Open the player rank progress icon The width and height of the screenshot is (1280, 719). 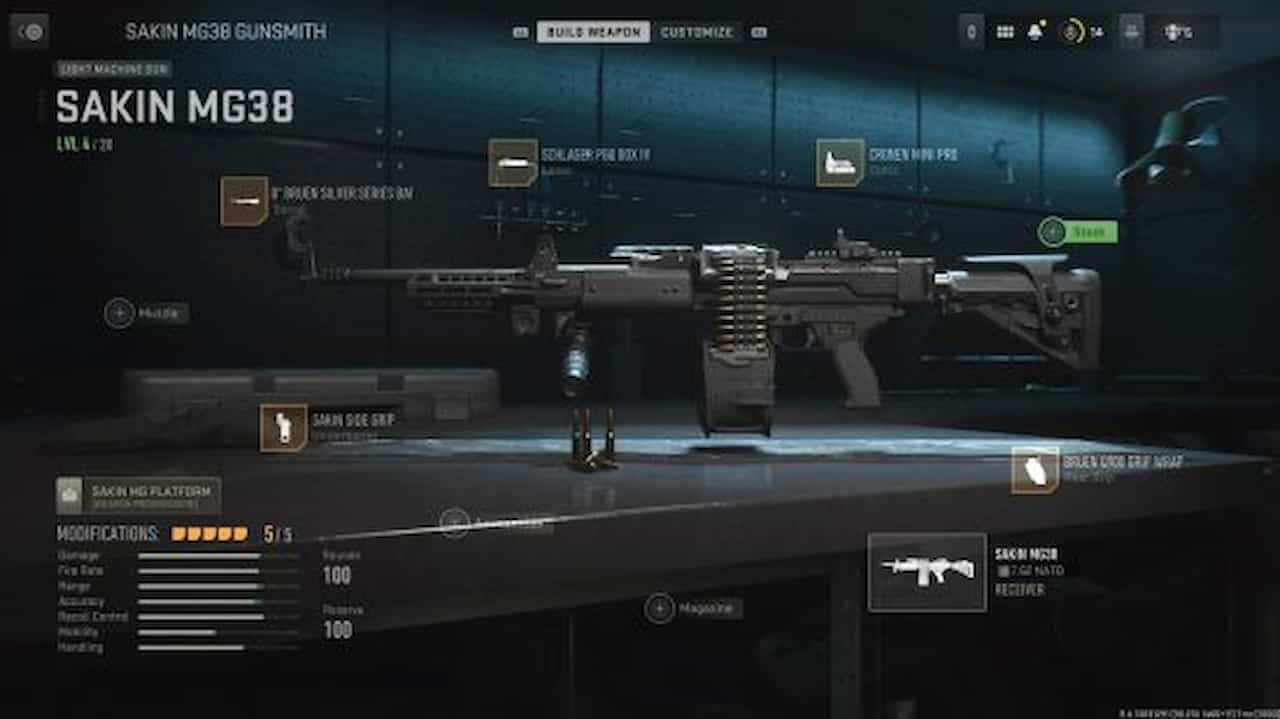[1073, 32]
